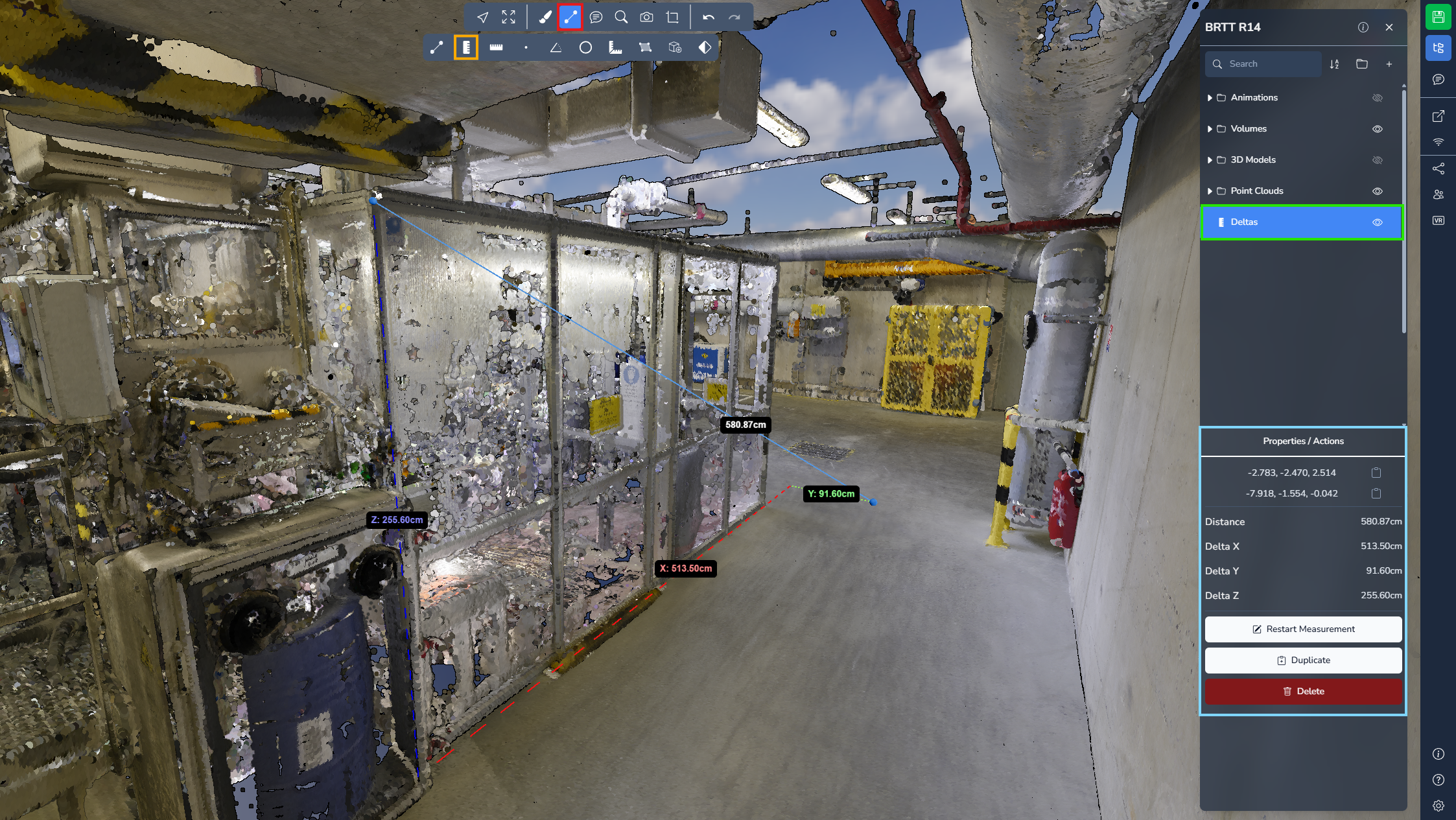
Task: Close the BRTT R14 panel
Action: (x=1389, y=27)
